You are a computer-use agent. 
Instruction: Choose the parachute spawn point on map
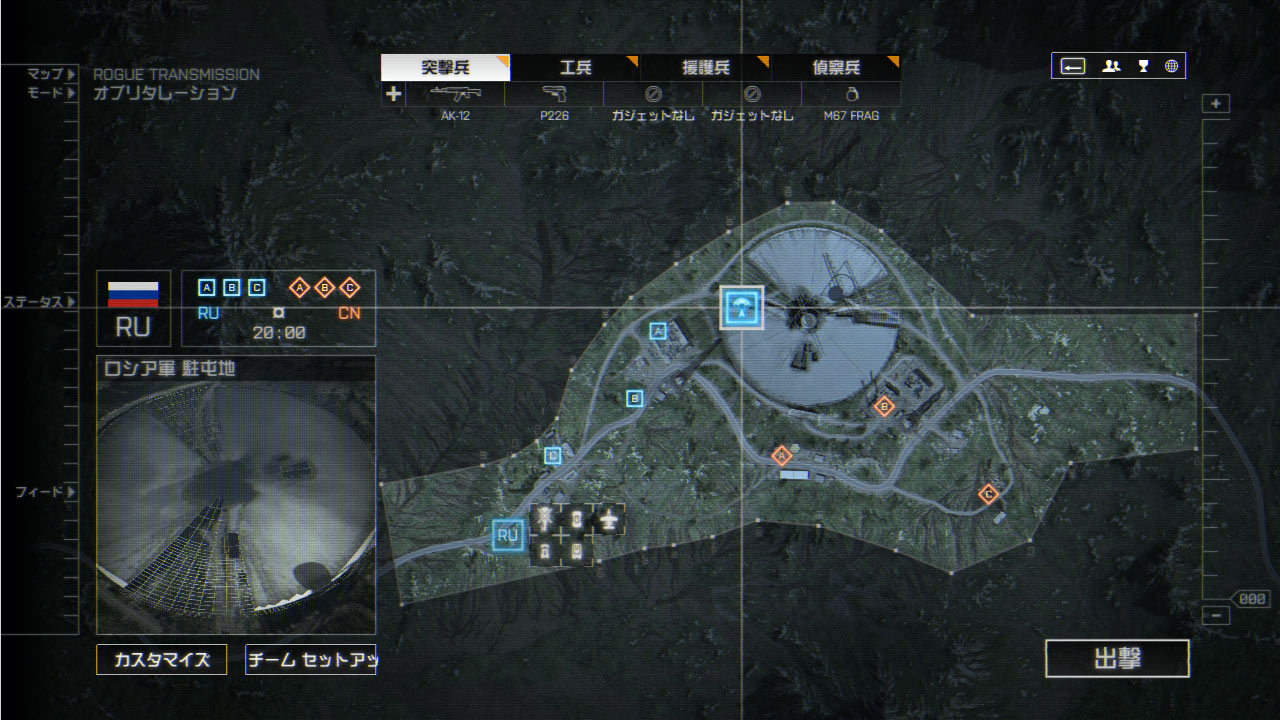tap(742, 307)
